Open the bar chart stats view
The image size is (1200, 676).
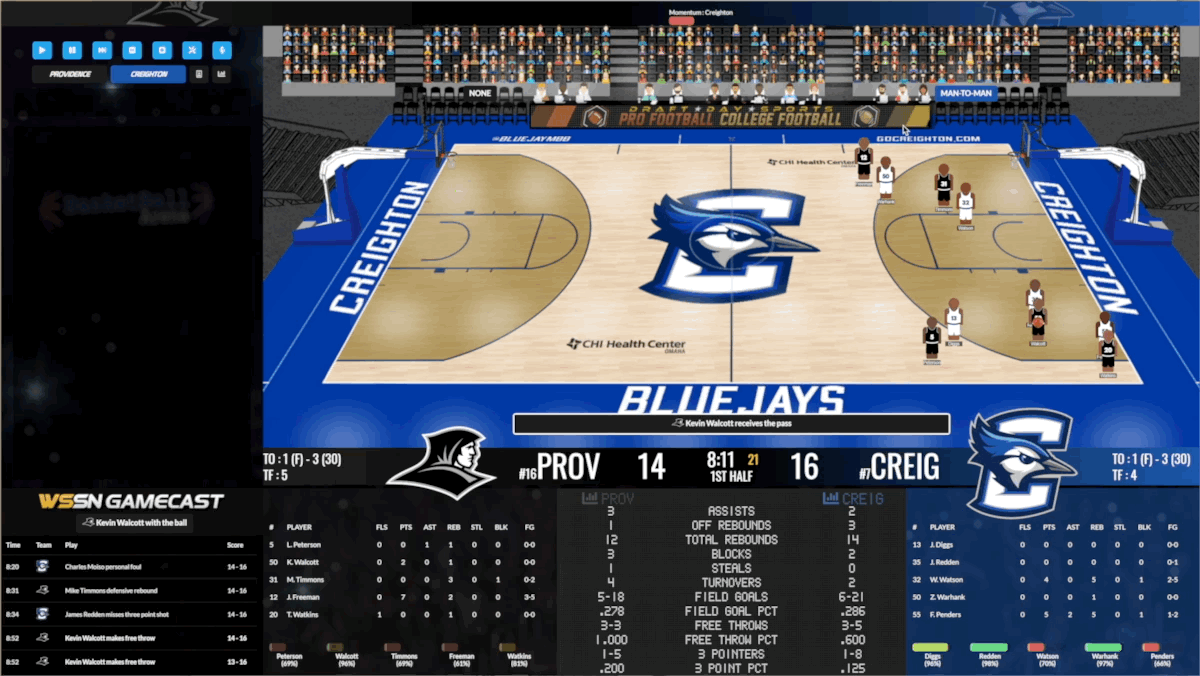click(x=221, y=74)
